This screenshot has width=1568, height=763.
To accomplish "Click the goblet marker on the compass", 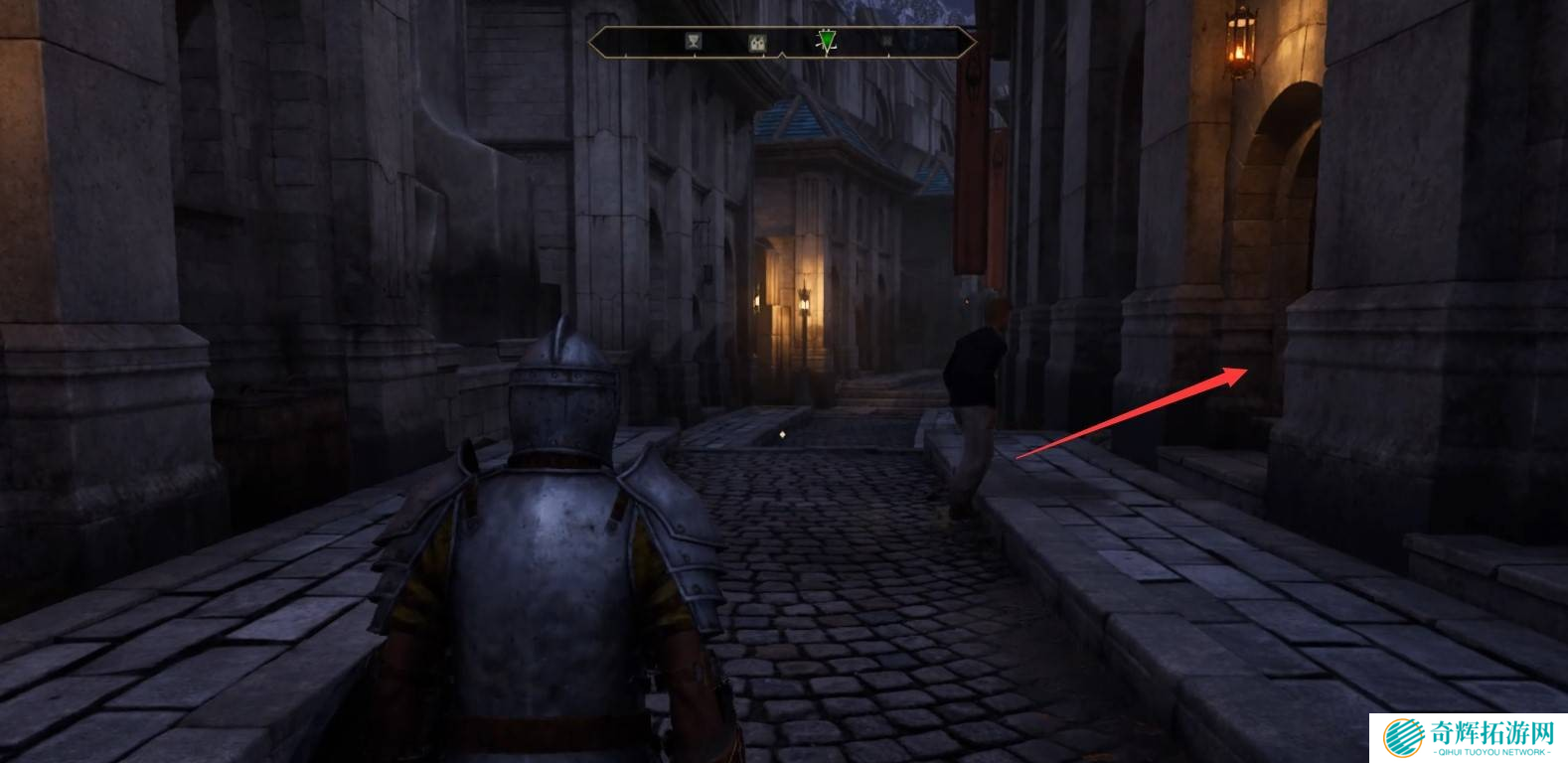I will (x=694, y=42).
